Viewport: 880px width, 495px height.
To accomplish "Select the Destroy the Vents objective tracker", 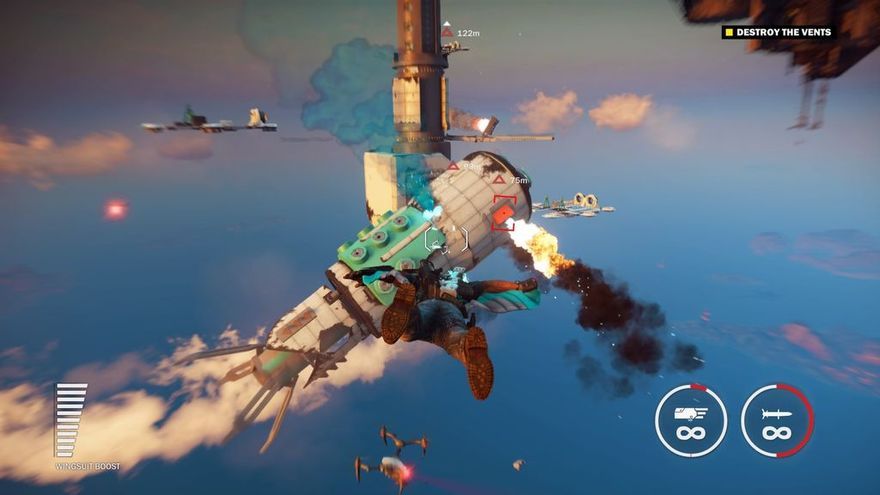I will 778,32.
